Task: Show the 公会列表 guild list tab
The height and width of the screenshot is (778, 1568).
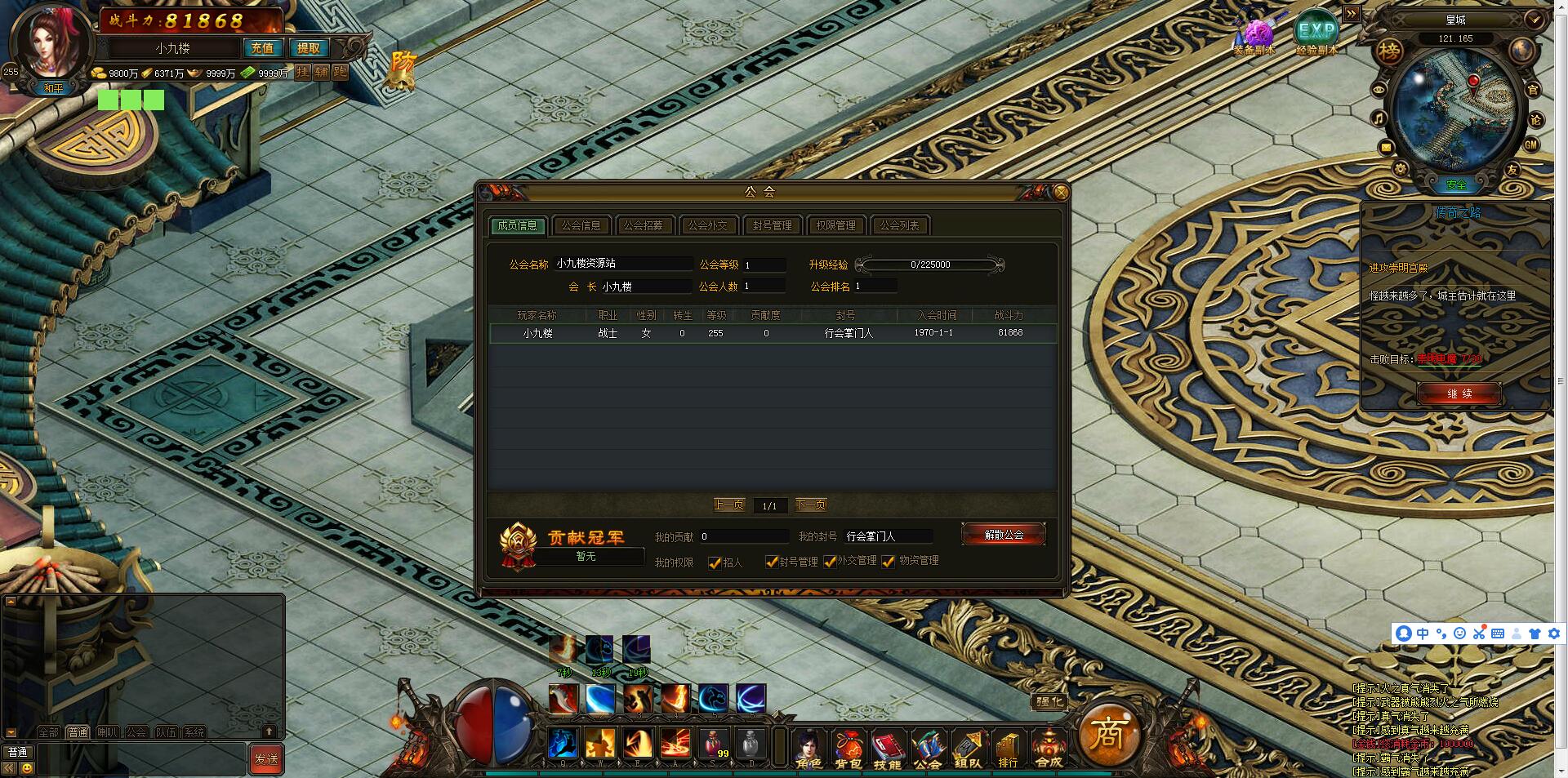Action: [x=899, y=225]
